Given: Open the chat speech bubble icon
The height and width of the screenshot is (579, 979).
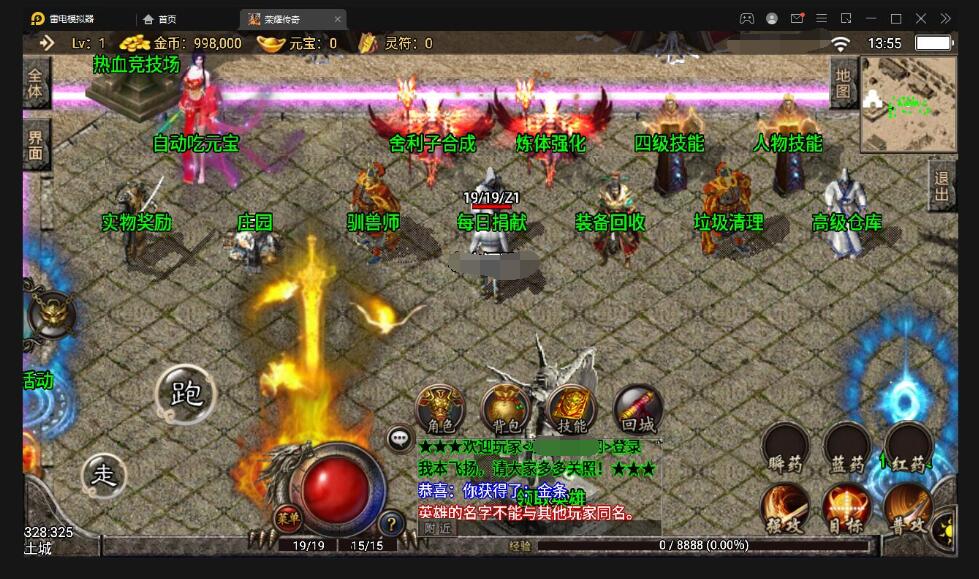Looking at the screenshot, I should click(x=400, y=438).
